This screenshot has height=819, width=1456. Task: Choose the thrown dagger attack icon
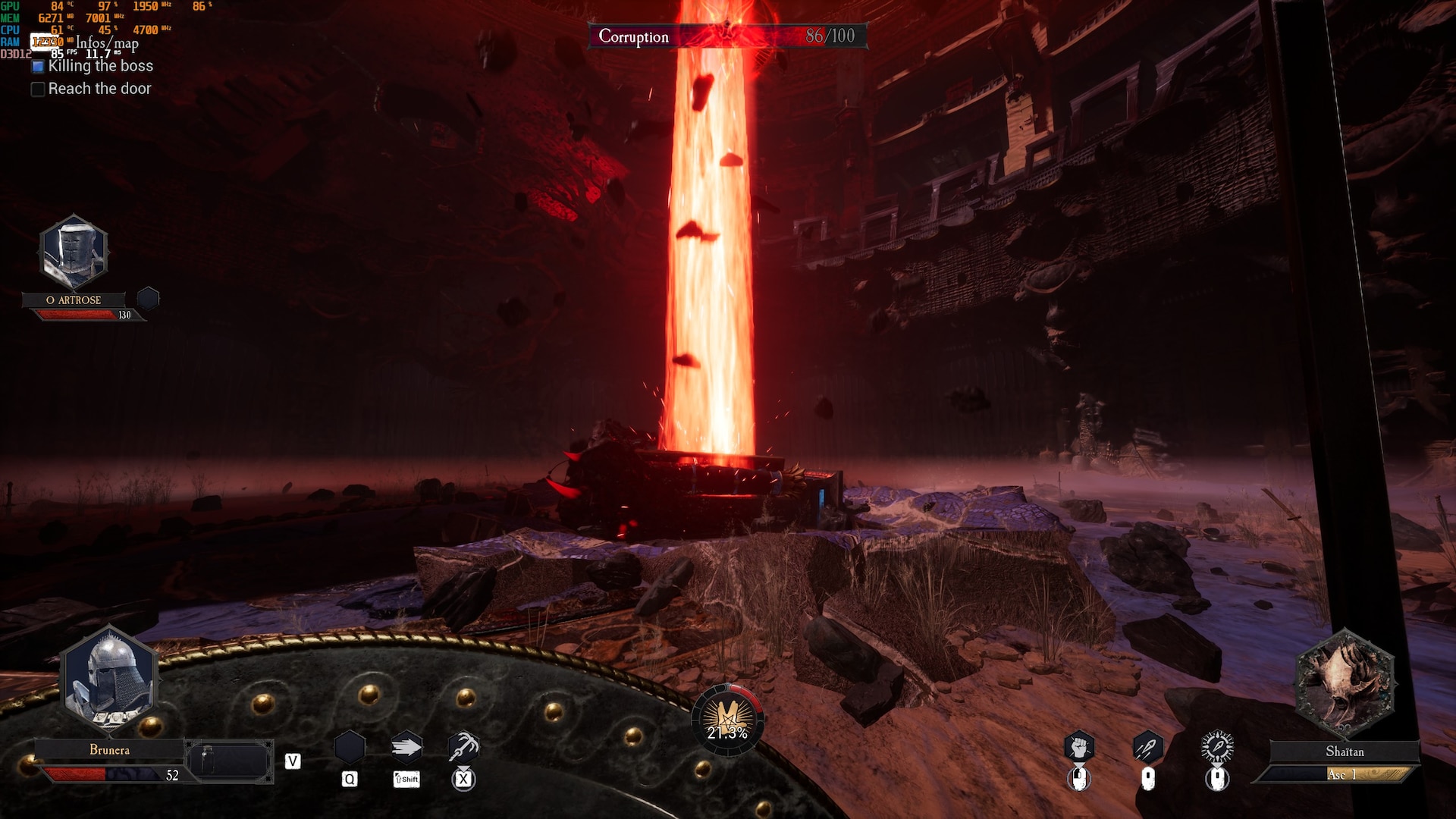(x=1147, y=748)
